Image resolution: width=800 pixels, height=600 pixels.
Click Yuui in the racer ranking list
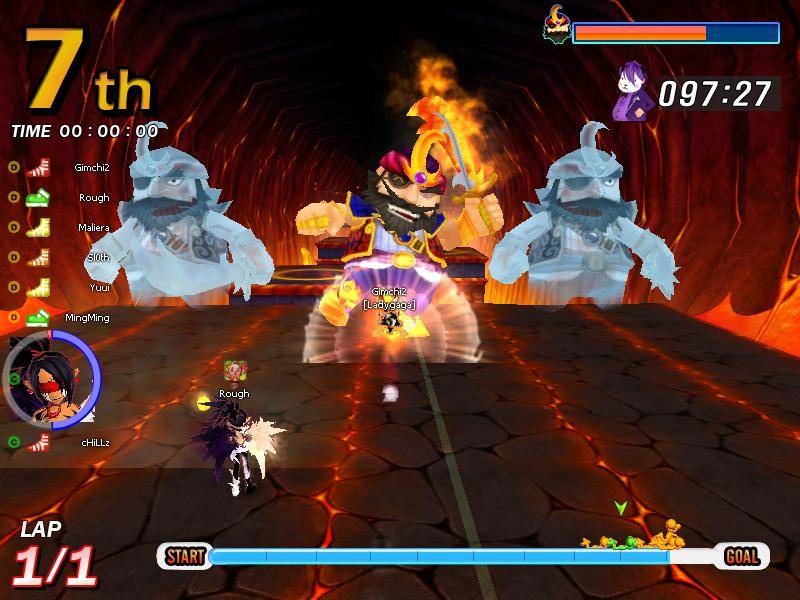point(98,287)
